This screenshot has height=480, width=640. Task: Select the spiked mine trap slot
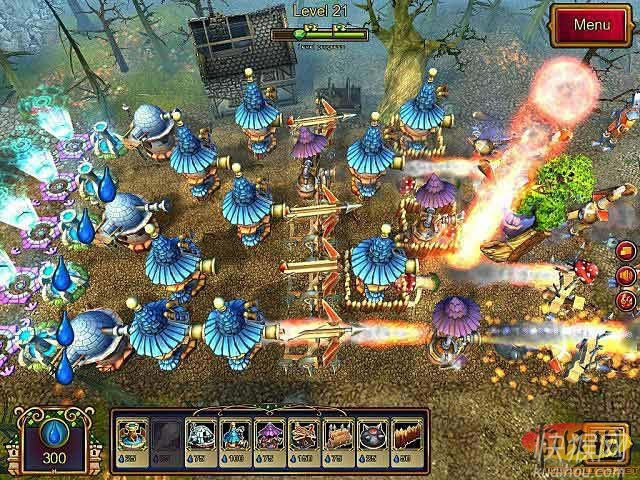(373, 439)
